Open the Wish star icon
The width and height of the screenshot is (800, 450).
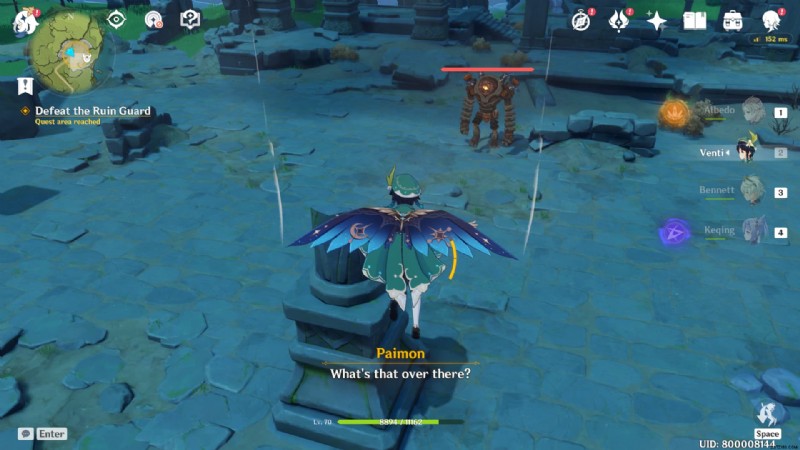tap(657, 21)
